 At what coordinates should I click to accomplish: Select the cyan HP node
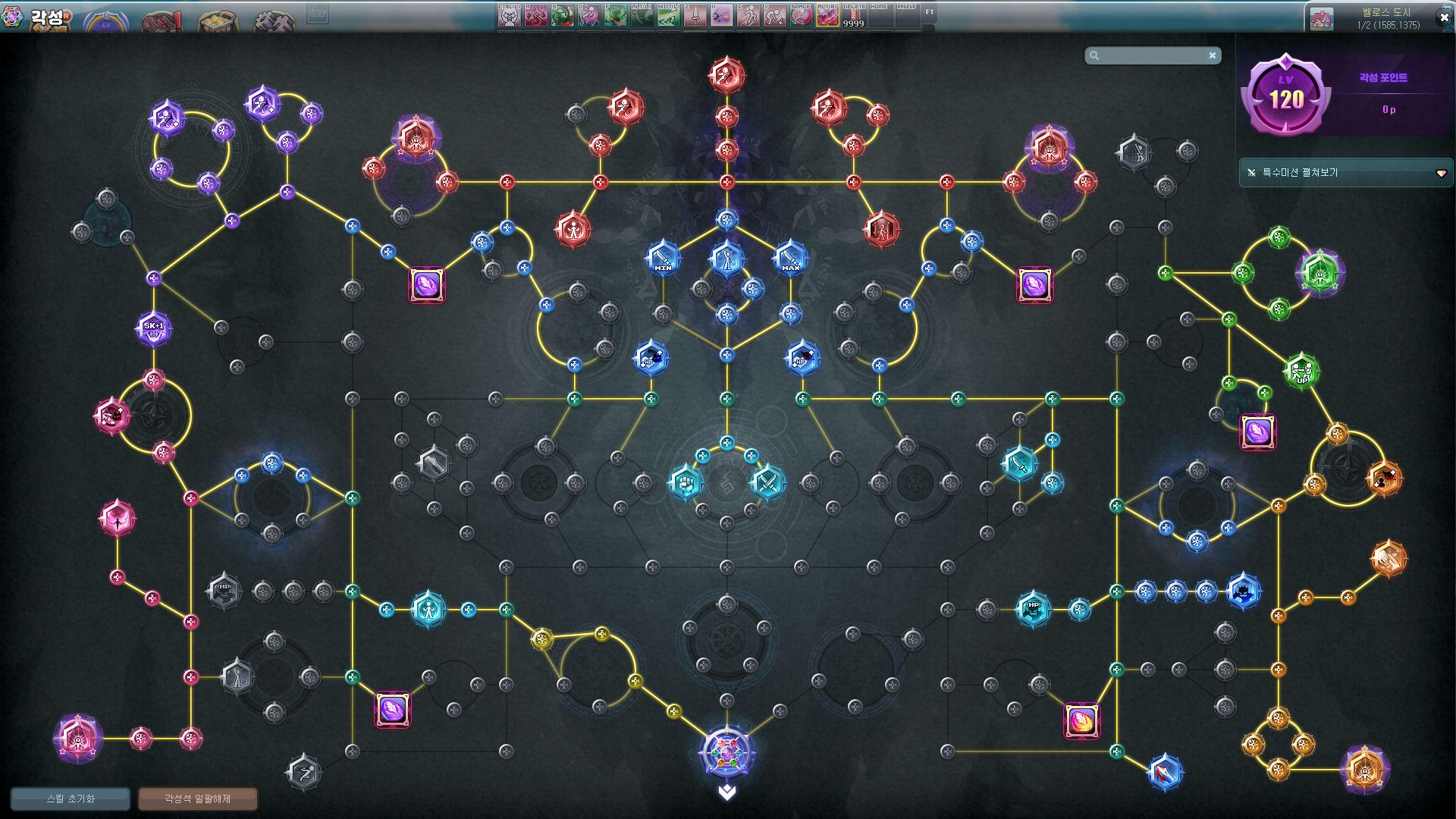coord(1033,608)
